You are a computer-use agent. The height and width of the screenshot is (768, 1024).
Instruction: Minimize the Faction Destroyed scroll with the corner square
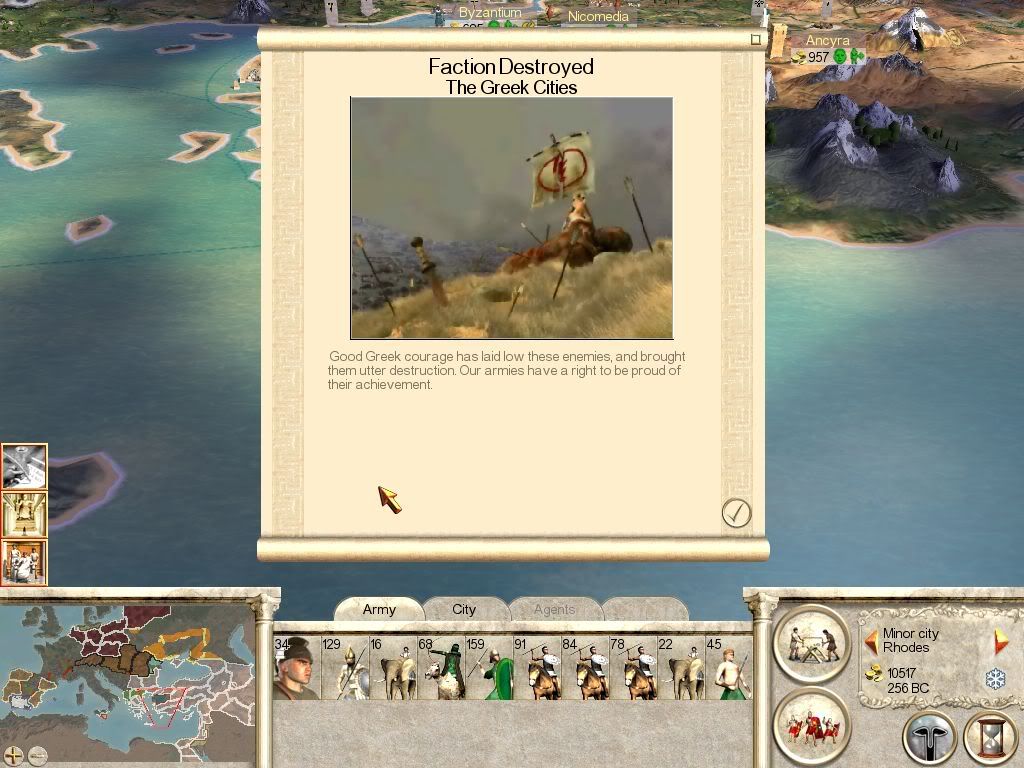pos(756,40)
